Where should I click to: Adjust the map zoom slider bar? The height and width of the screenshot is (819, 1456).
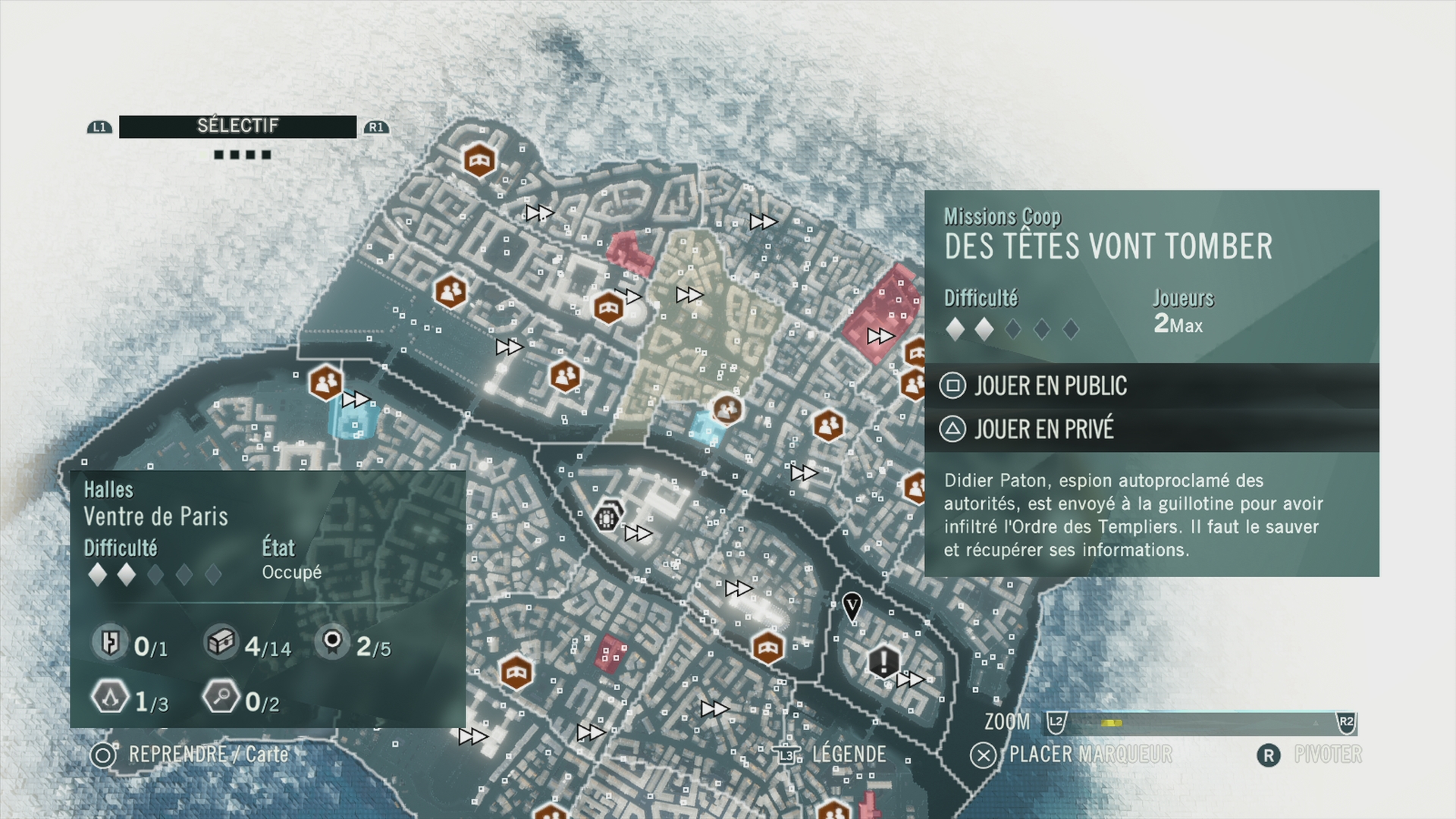click(x=1200, y=723)
